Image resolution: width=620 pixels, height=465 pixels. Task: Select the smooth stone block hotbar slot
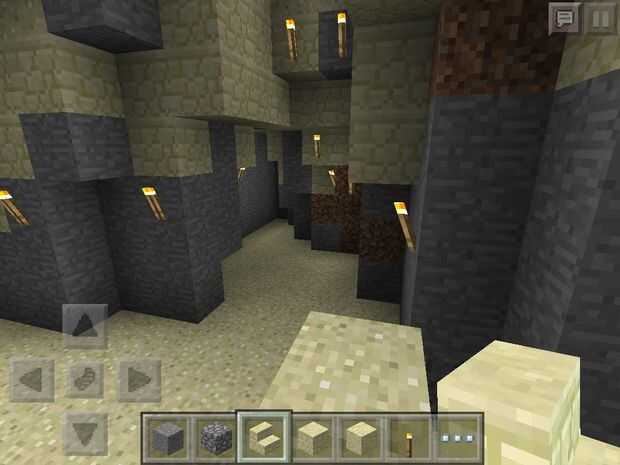tap(168, 437)
